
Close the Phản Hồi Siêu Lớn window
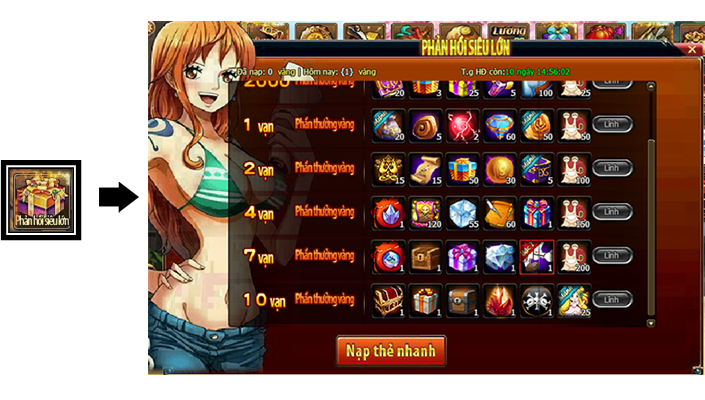point(691,48)
